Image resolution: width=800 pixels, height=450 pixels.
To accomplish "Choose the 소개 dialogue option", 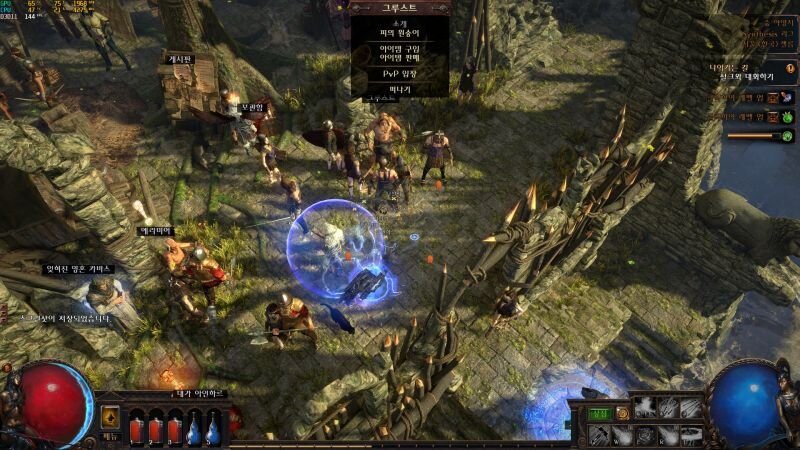I will 399,22.
